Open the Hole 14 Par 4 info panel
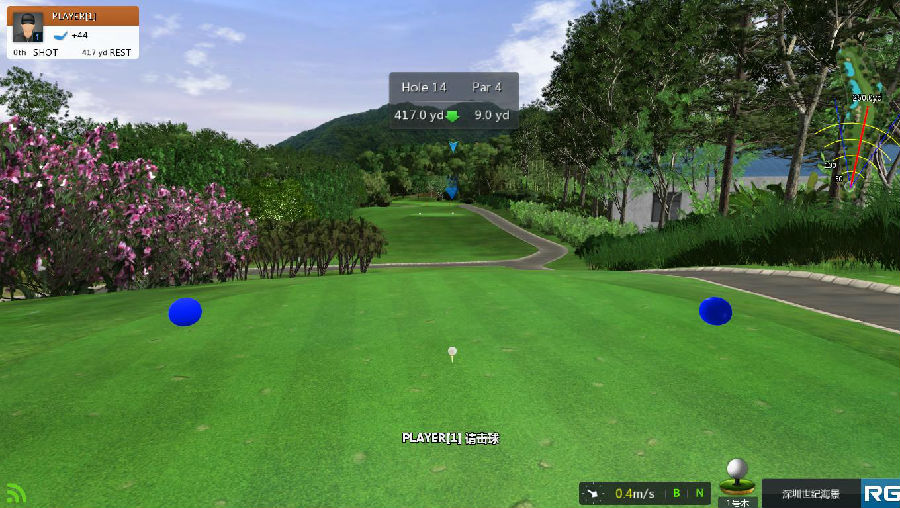Image resolution: width=900 pixels, height=508 pixels. (x=453, y=101)
